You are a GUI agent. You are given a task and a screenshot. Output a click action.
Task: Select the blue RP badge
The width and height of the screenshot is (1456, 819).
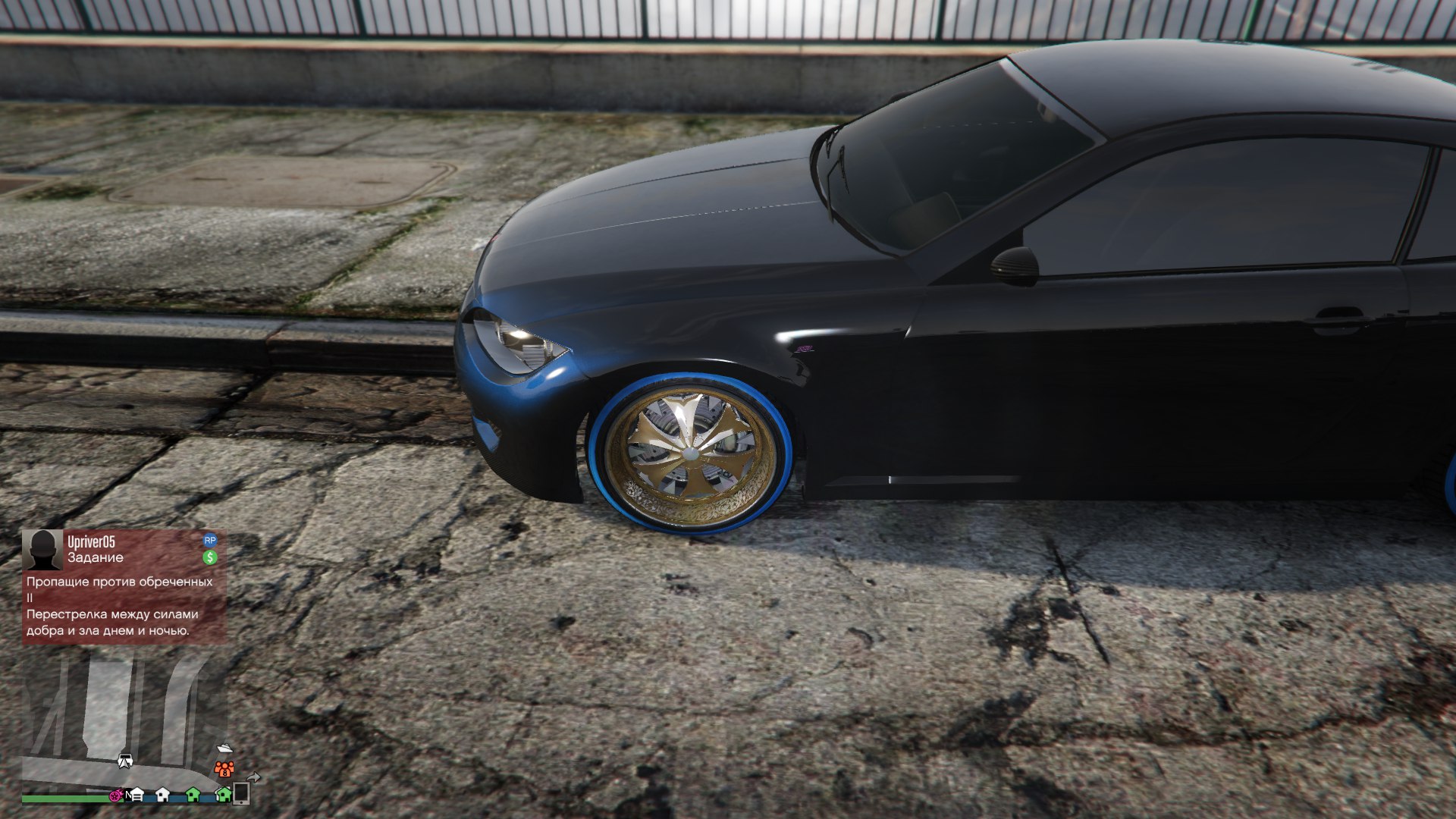210,541
